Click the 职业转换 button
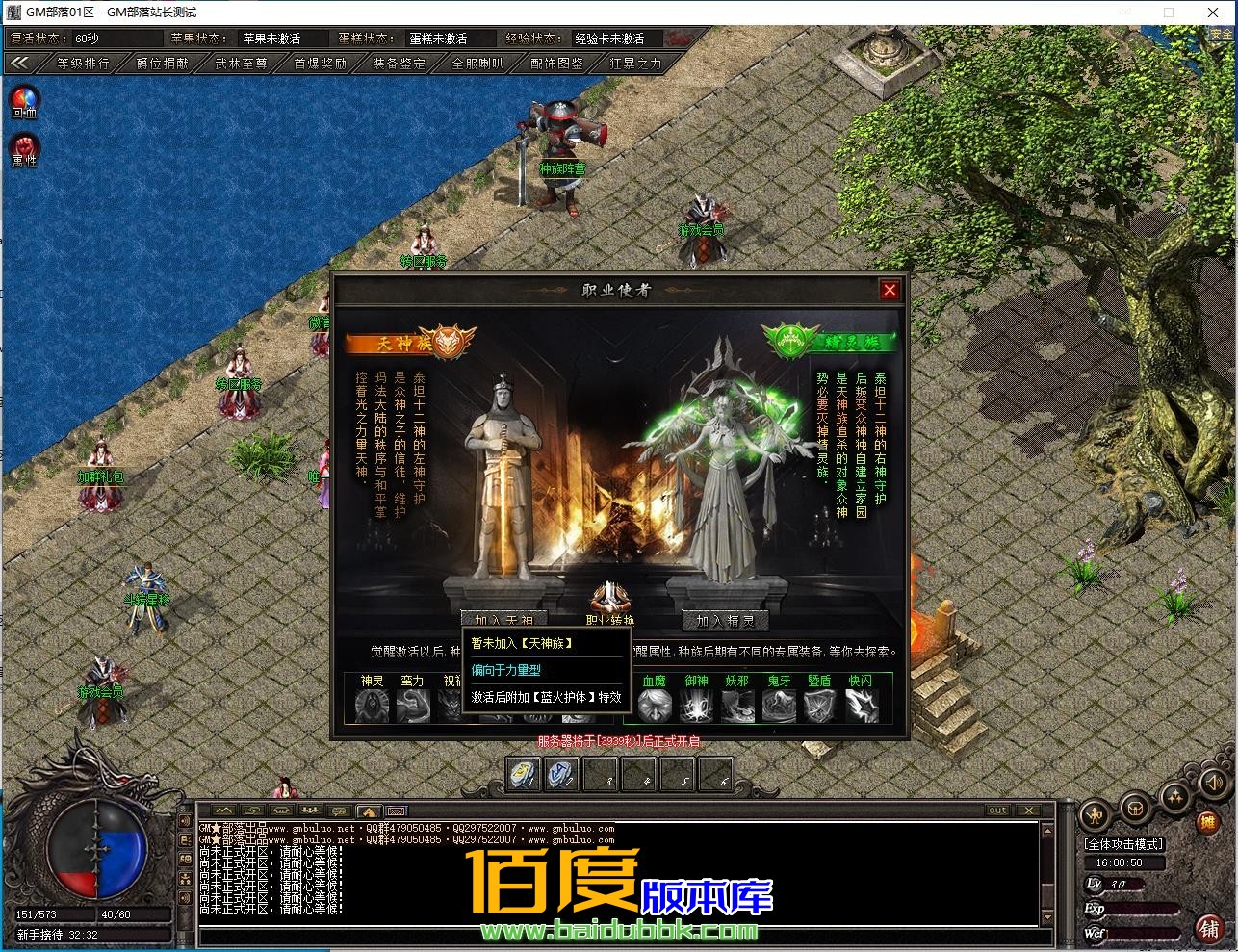This screenshot has height=952, width=1238. tap(610, 620)
